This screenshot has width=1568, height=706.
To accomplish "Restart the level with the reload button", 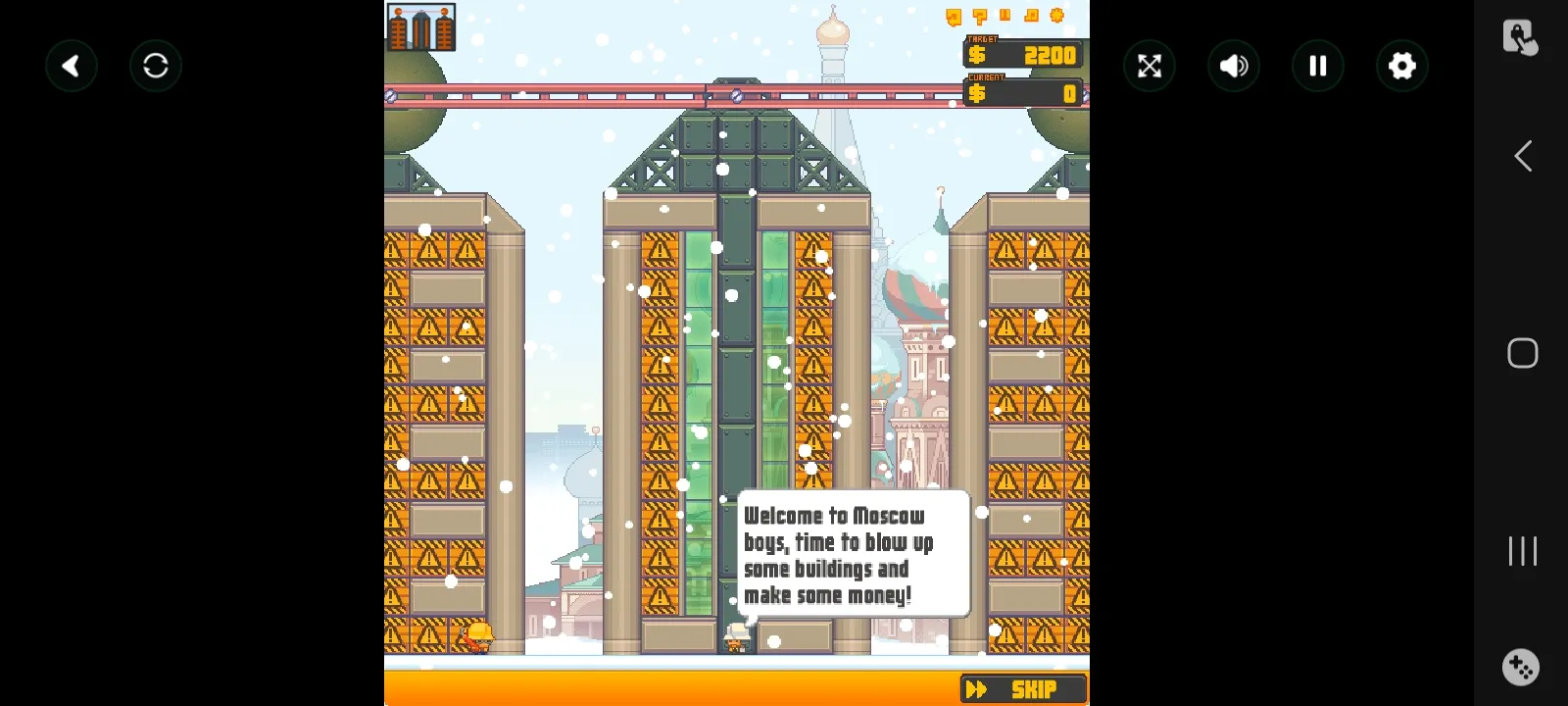I will pyautogui.click(x=156, y=66).
